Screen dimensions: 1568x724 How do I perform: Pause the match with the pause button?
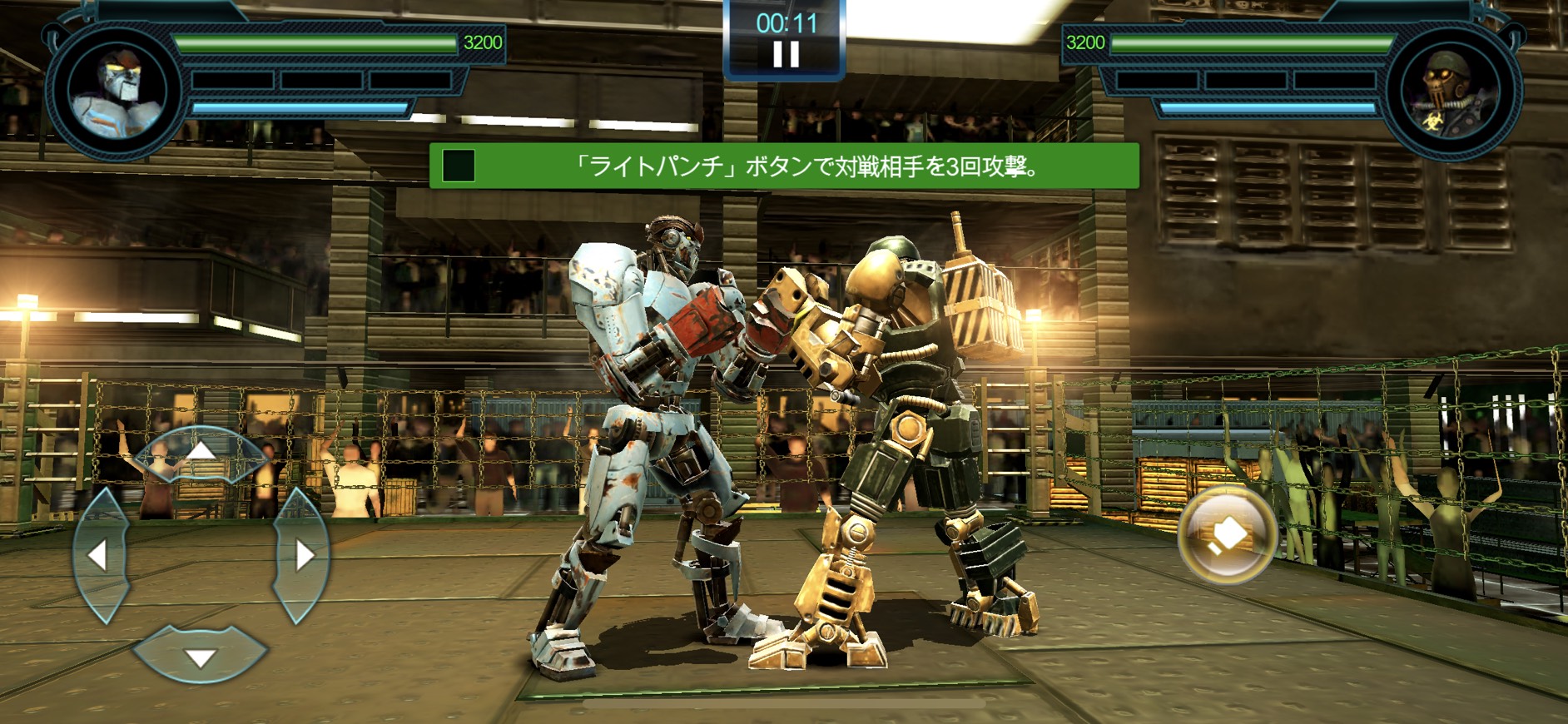pyautogui.click(x=786, y=54)
